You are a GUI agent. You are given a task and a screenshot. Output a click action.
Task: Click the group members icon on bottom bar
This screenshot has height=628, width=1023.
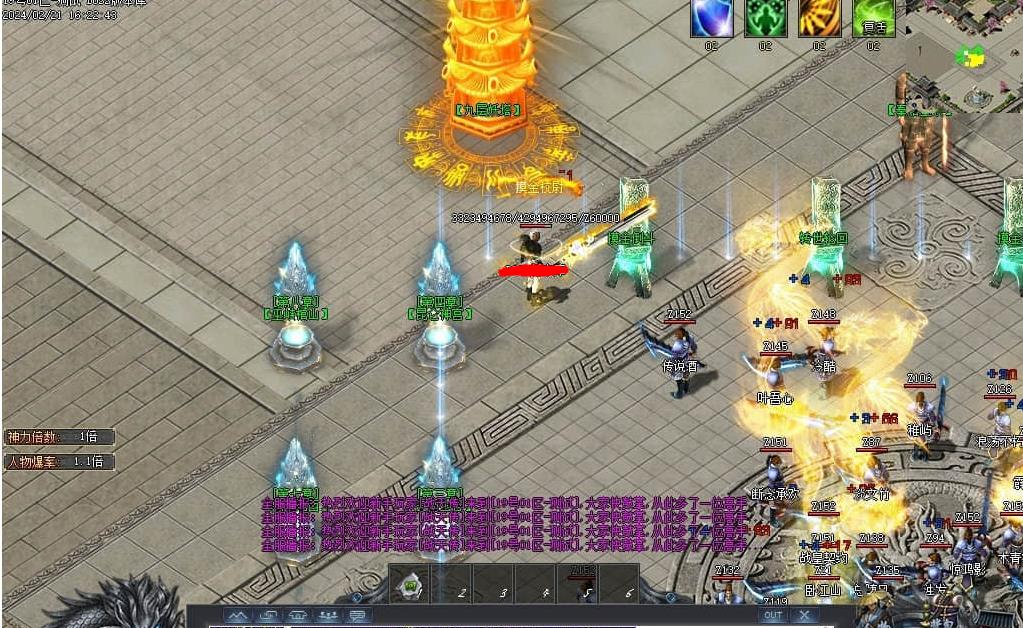tap(327, 616)
